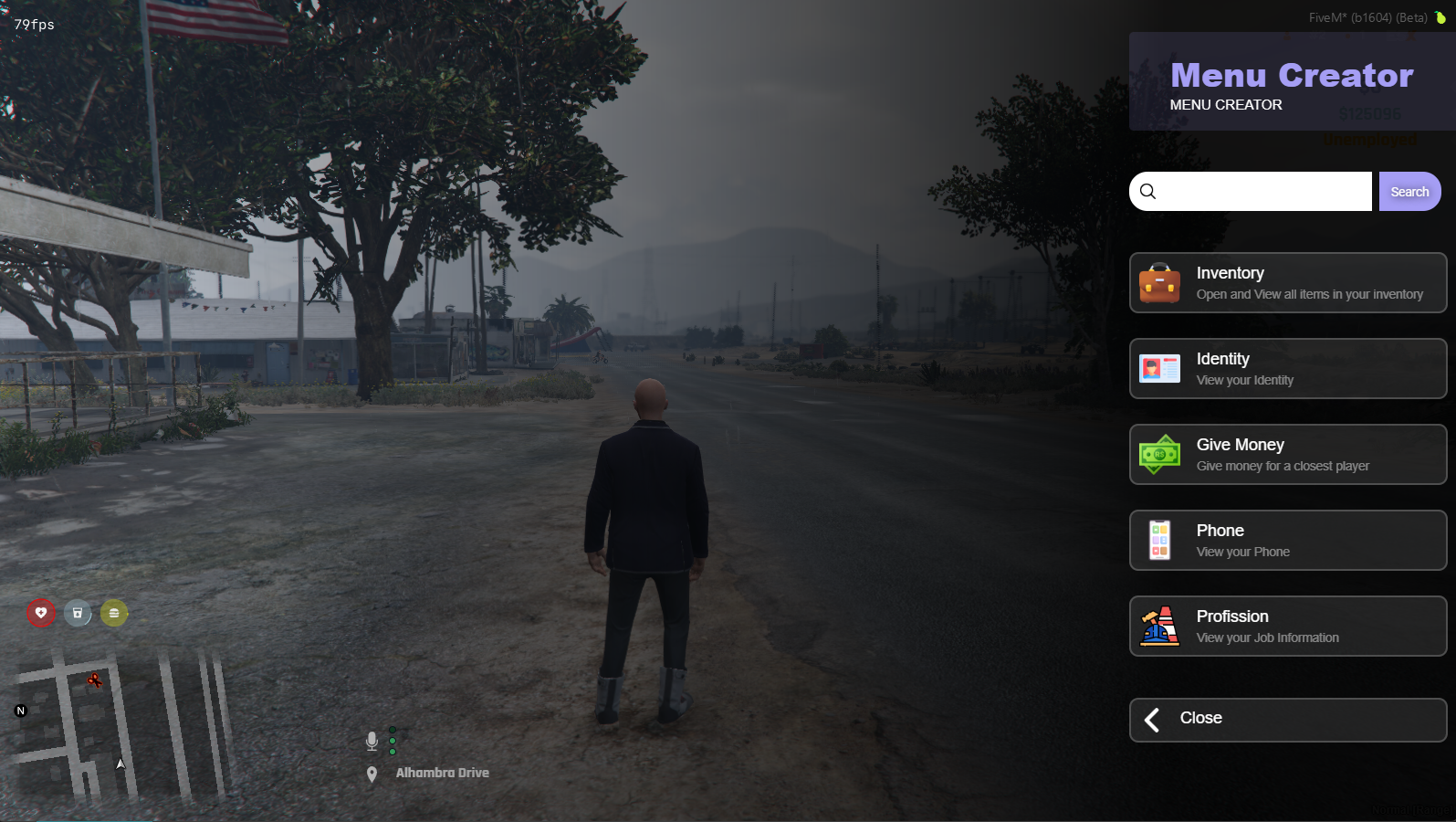Focus the menu search text field

click(x=1264, y=192)
